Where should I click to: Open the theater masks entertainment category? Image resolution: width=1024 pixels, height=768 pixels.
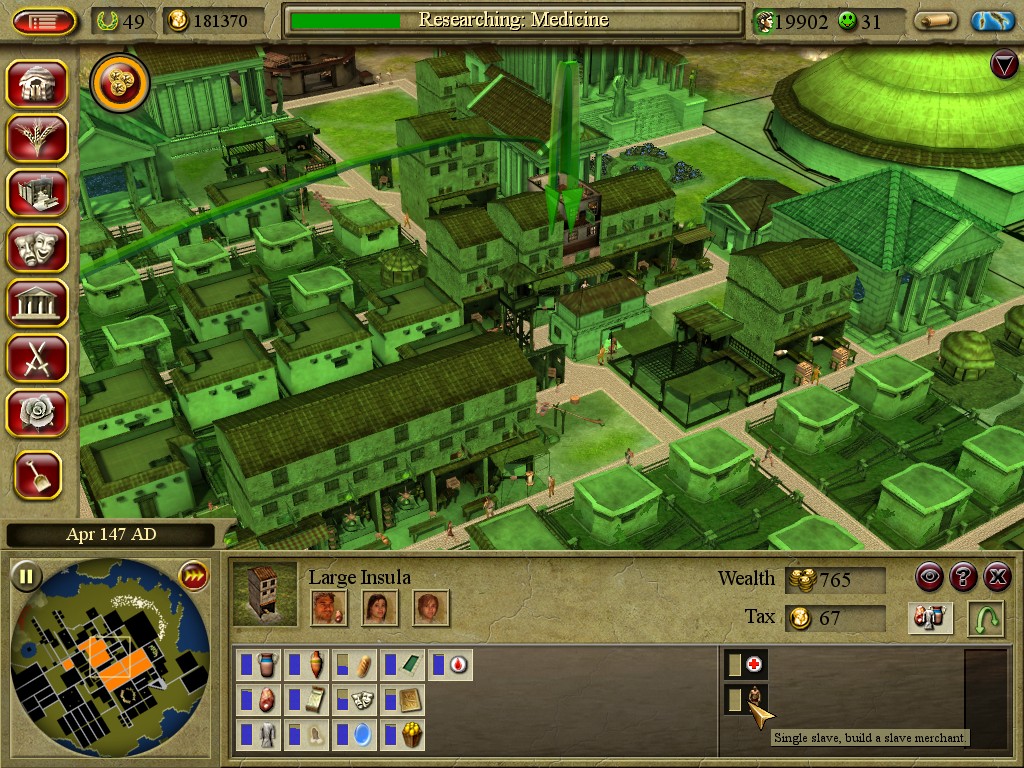click(x=38, y=247)
